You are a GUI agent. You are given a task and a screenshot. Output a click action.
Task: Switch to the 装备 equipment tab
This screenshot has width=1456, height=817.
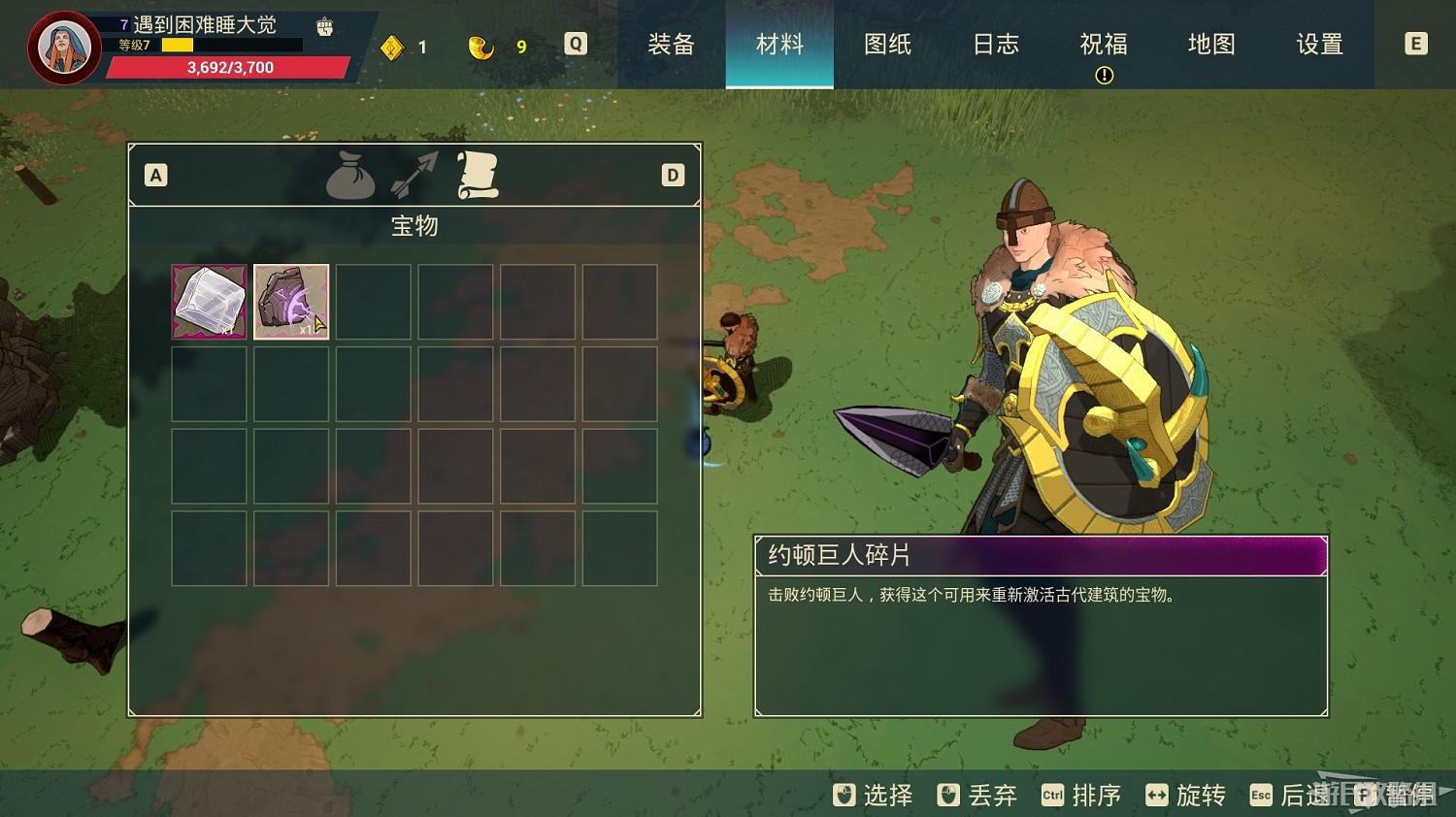(672, 44)
